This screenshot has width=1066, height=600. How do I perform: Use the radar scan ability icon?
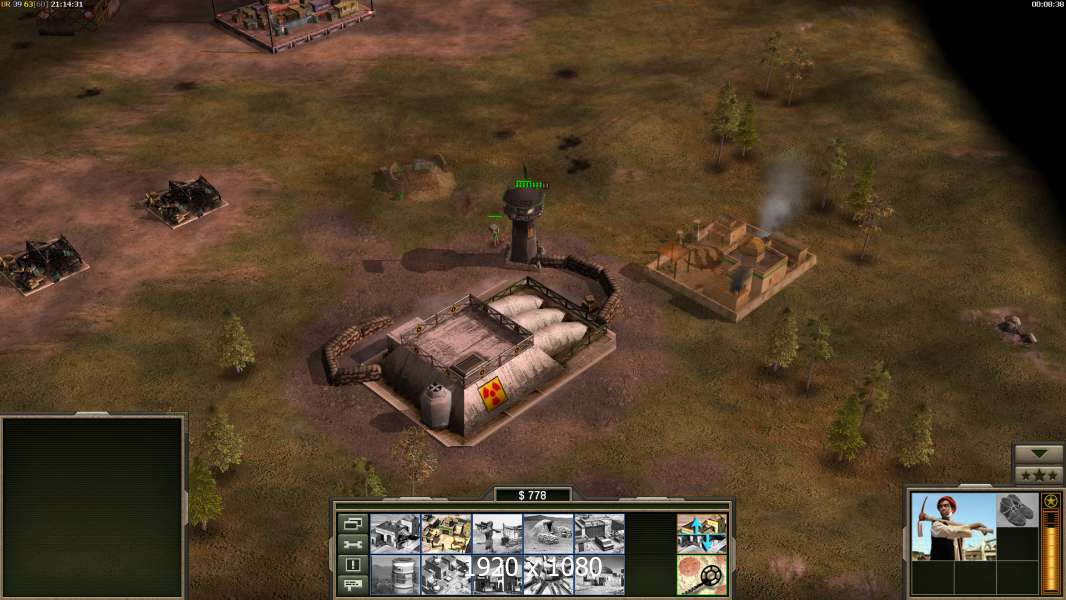click(701, 574)
